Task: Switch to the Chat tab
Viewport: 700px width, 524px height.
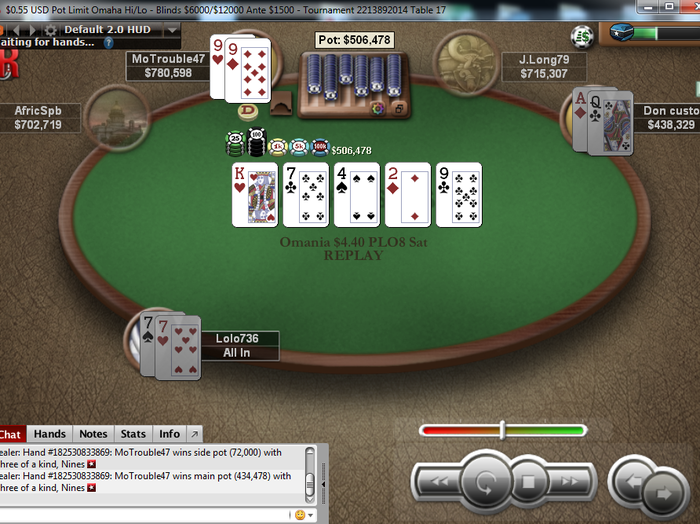Action: (10, 434)
